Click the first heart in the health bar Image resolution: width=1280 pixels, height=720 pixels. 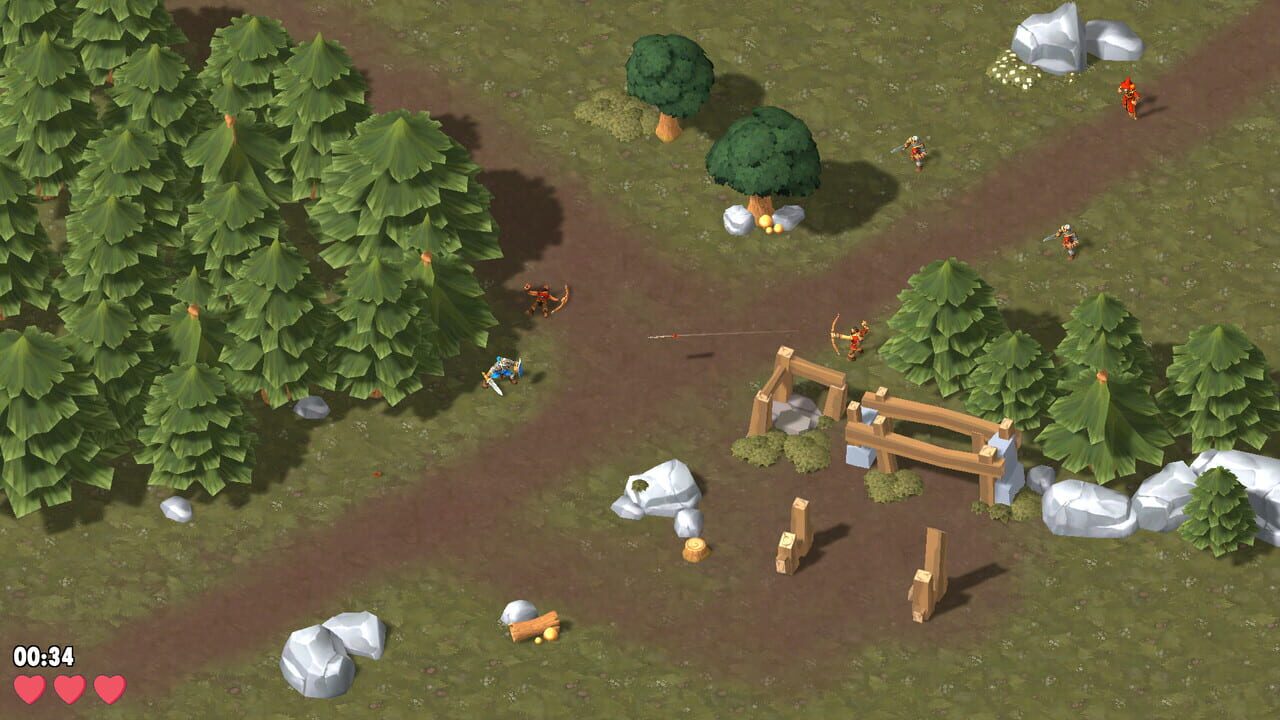click(x=30, y=690)
